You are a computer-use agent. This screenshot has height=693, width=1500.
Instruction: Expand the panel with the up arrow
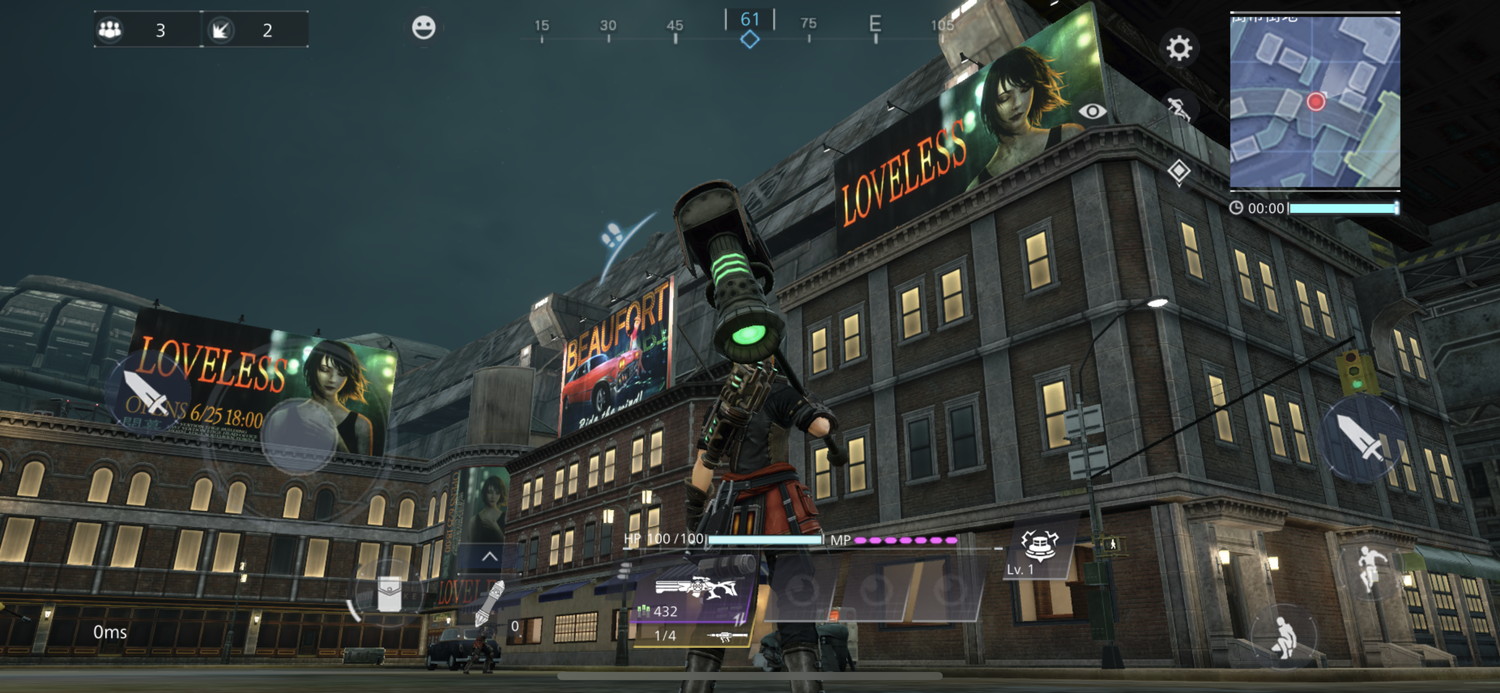(x=489, y=557)
